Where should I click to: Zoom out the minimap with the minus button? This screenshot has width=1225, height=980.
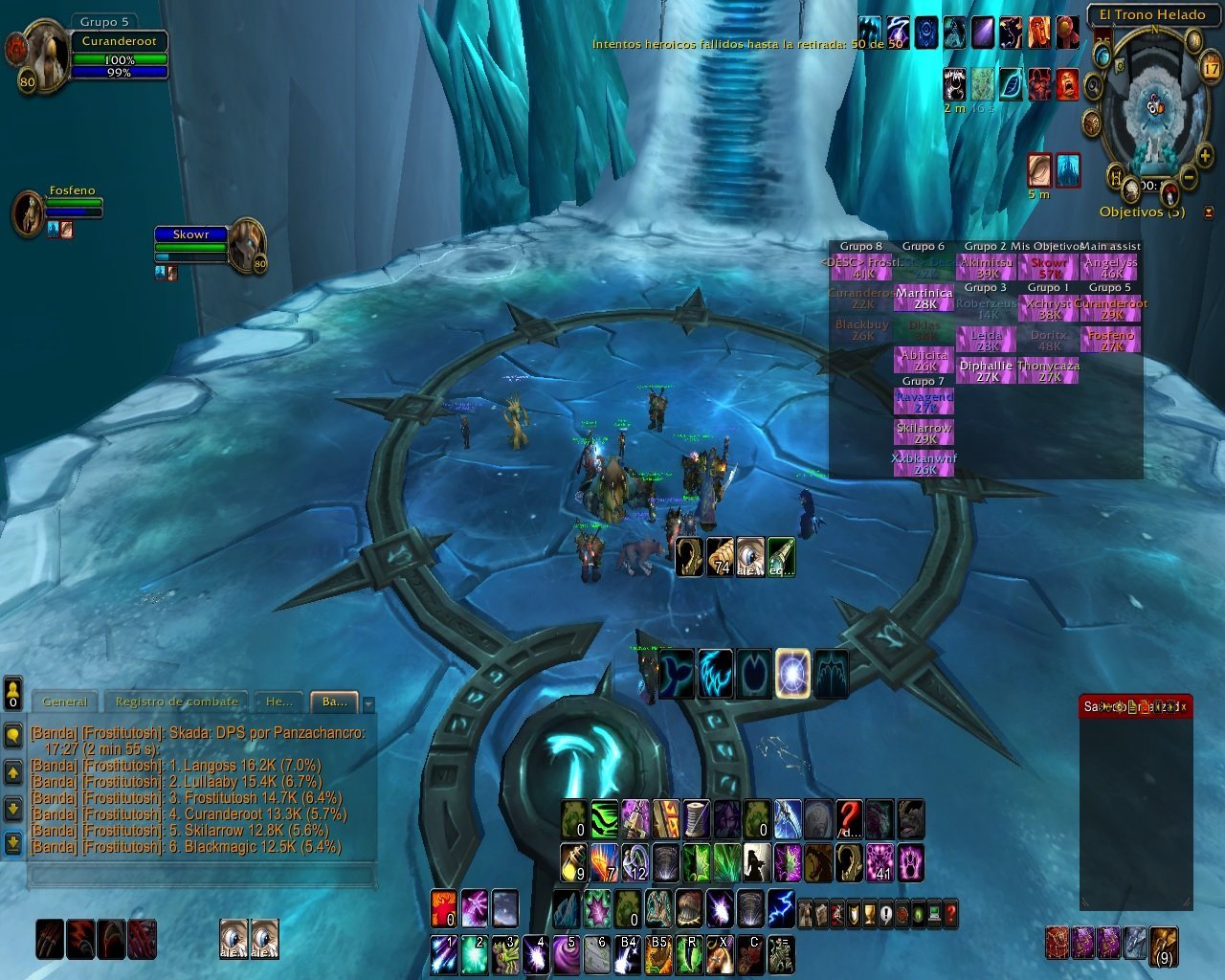(x=1189, y=178)
